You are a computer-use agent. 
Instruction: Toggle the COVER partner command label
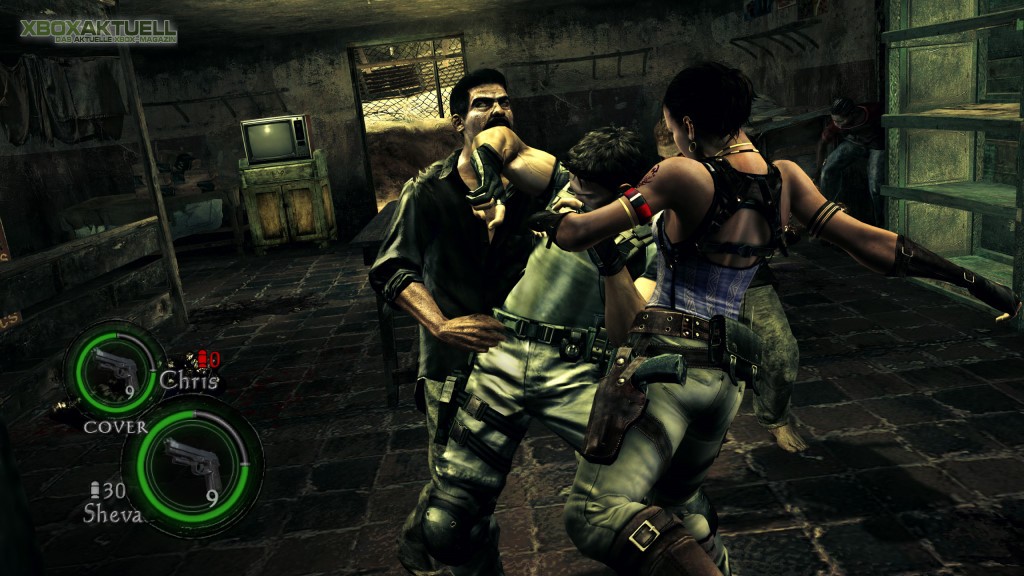[x=115, y=426]
